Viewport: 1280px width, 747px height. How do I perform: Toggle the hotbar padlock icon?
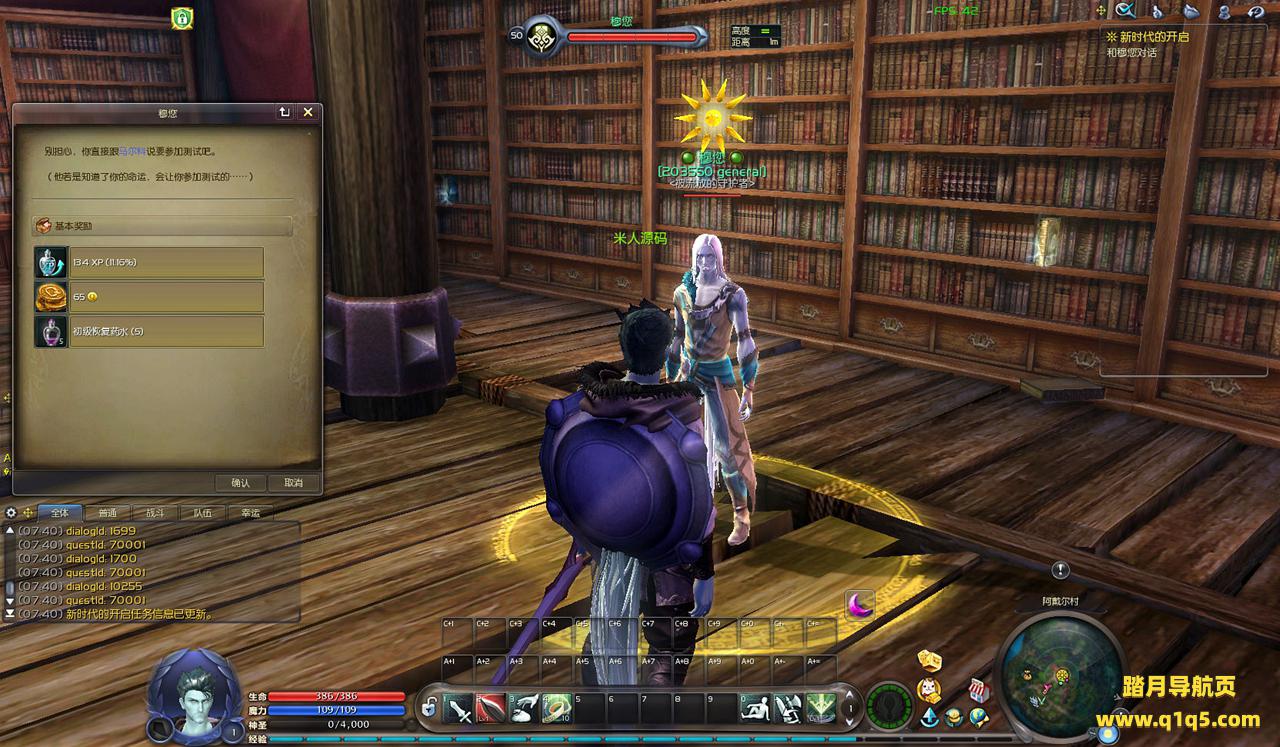428,709
